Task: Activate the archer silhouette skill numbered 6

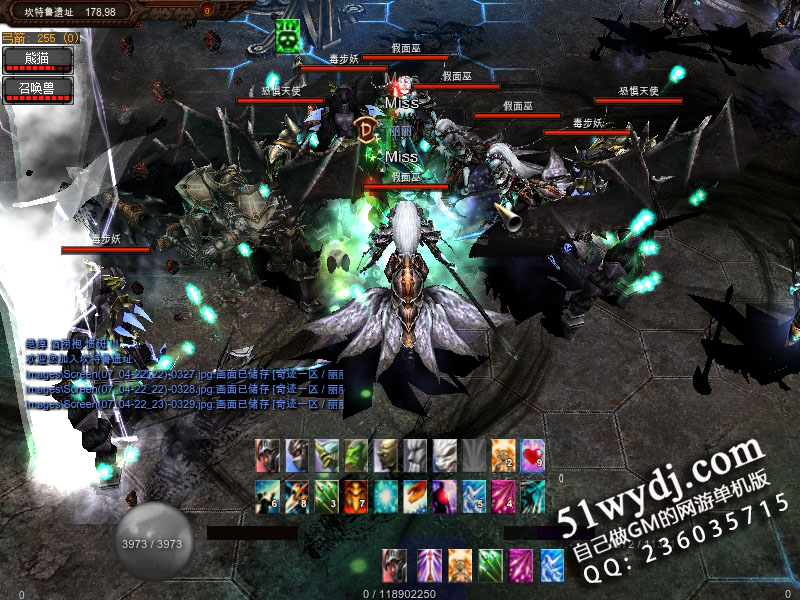Action: tap(267, 494)
